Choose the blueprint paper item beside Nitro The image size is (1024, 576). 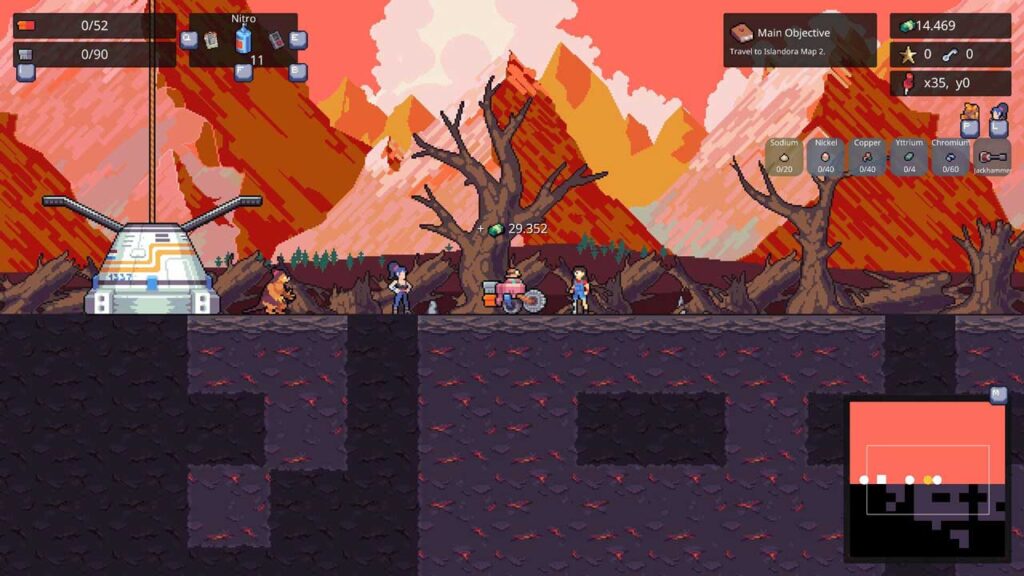coord(211,40)
